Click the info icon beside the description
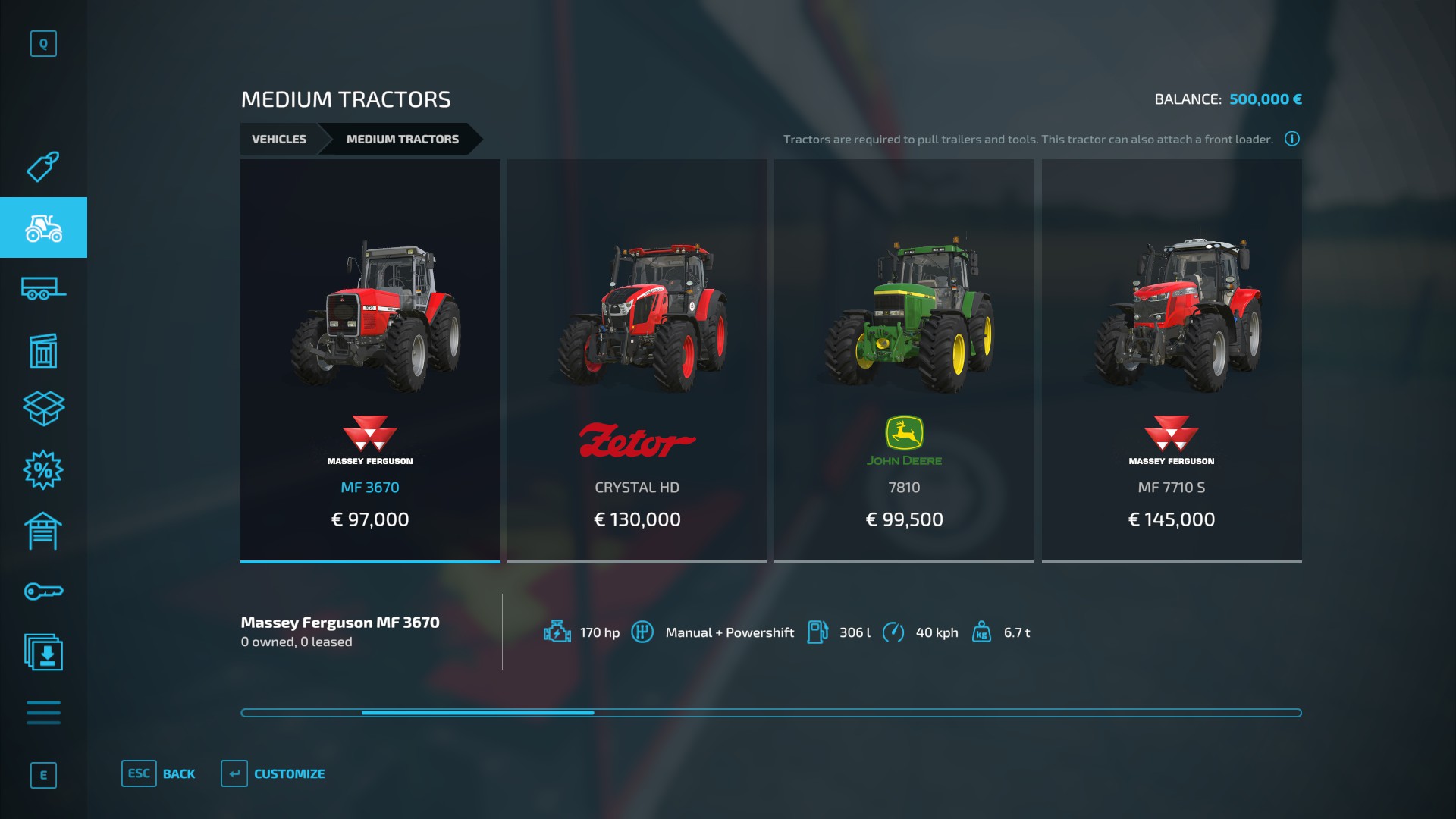This screenshot has width=1456, height=819. [1292, 139]
